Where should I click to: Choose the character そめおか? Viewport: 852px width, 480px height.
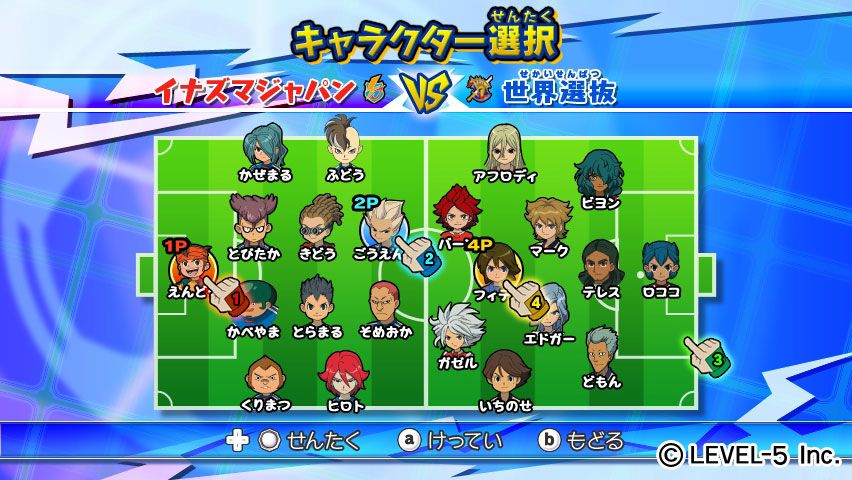pos(385,302)
